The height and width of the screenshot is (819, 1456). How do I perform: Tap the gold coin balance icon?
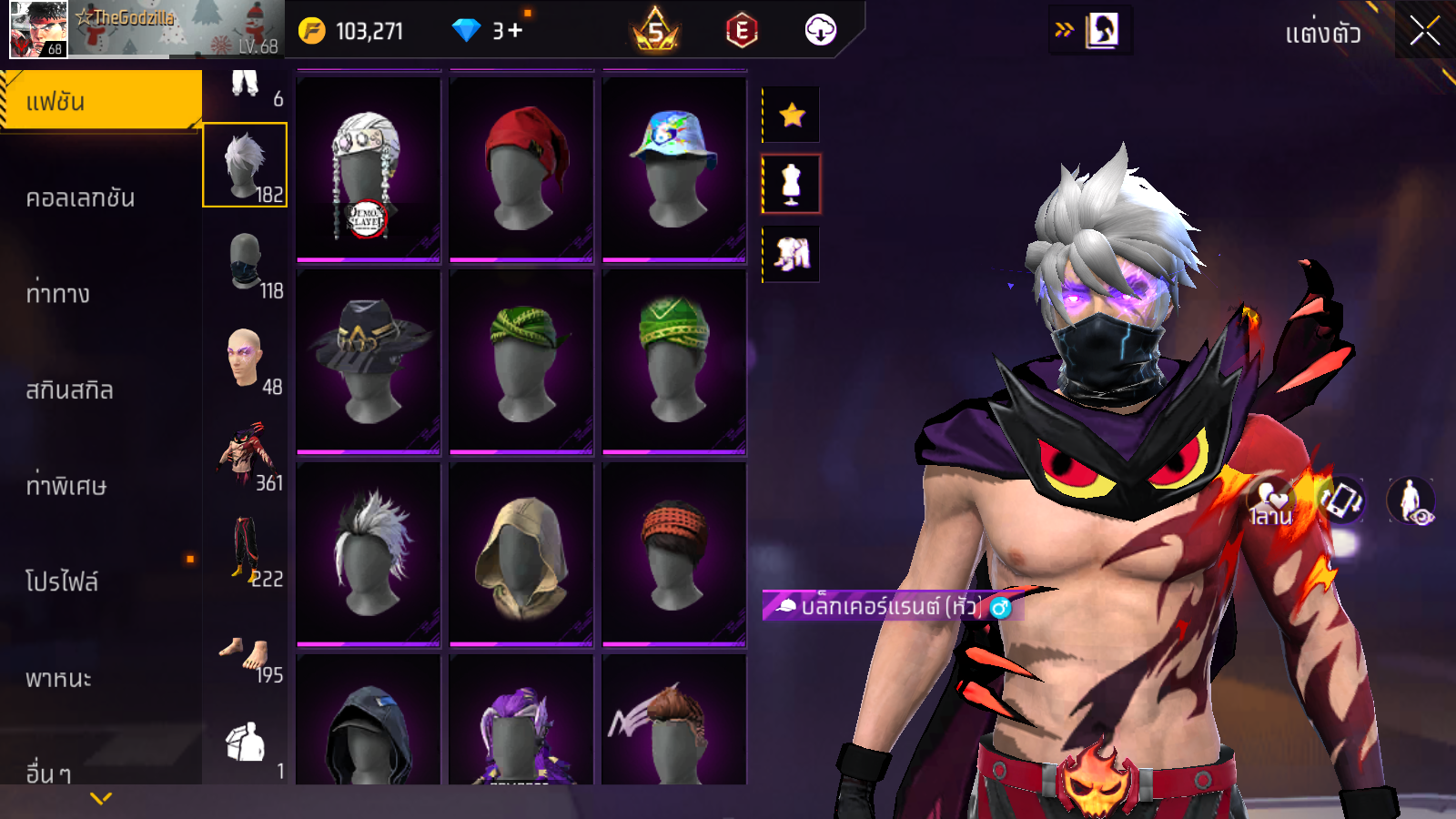pos(312,31)
